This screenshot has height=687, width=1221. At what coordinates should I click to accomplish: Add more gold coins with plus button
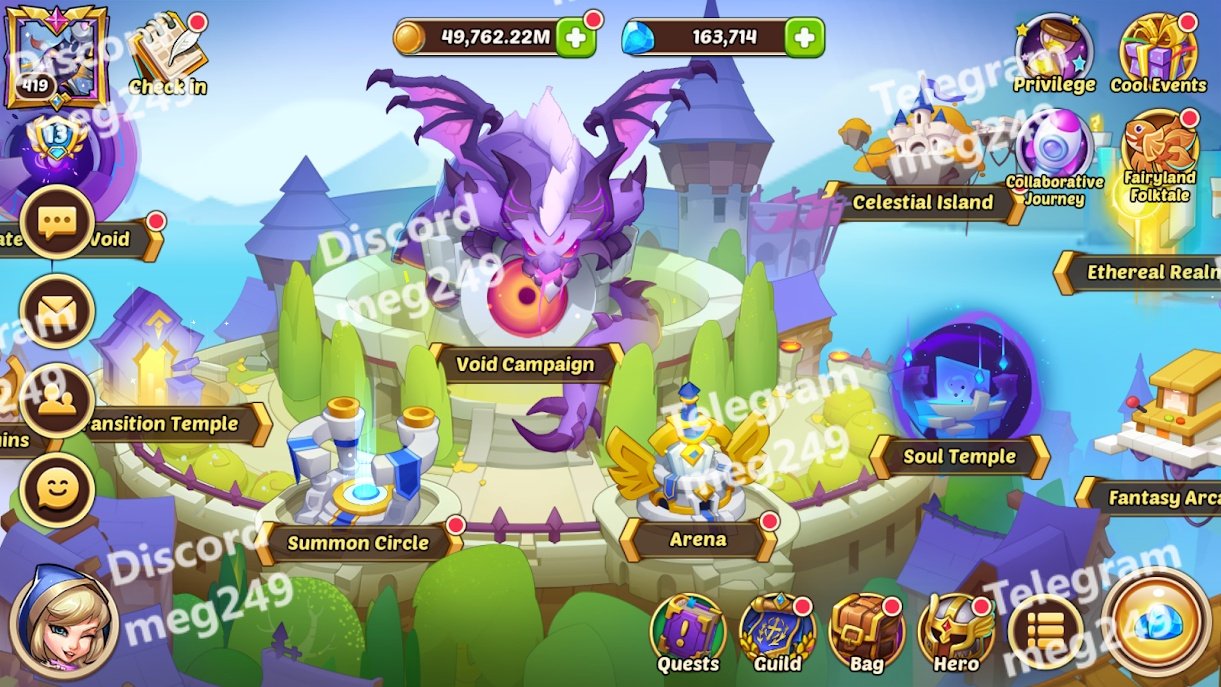(576, 39)
